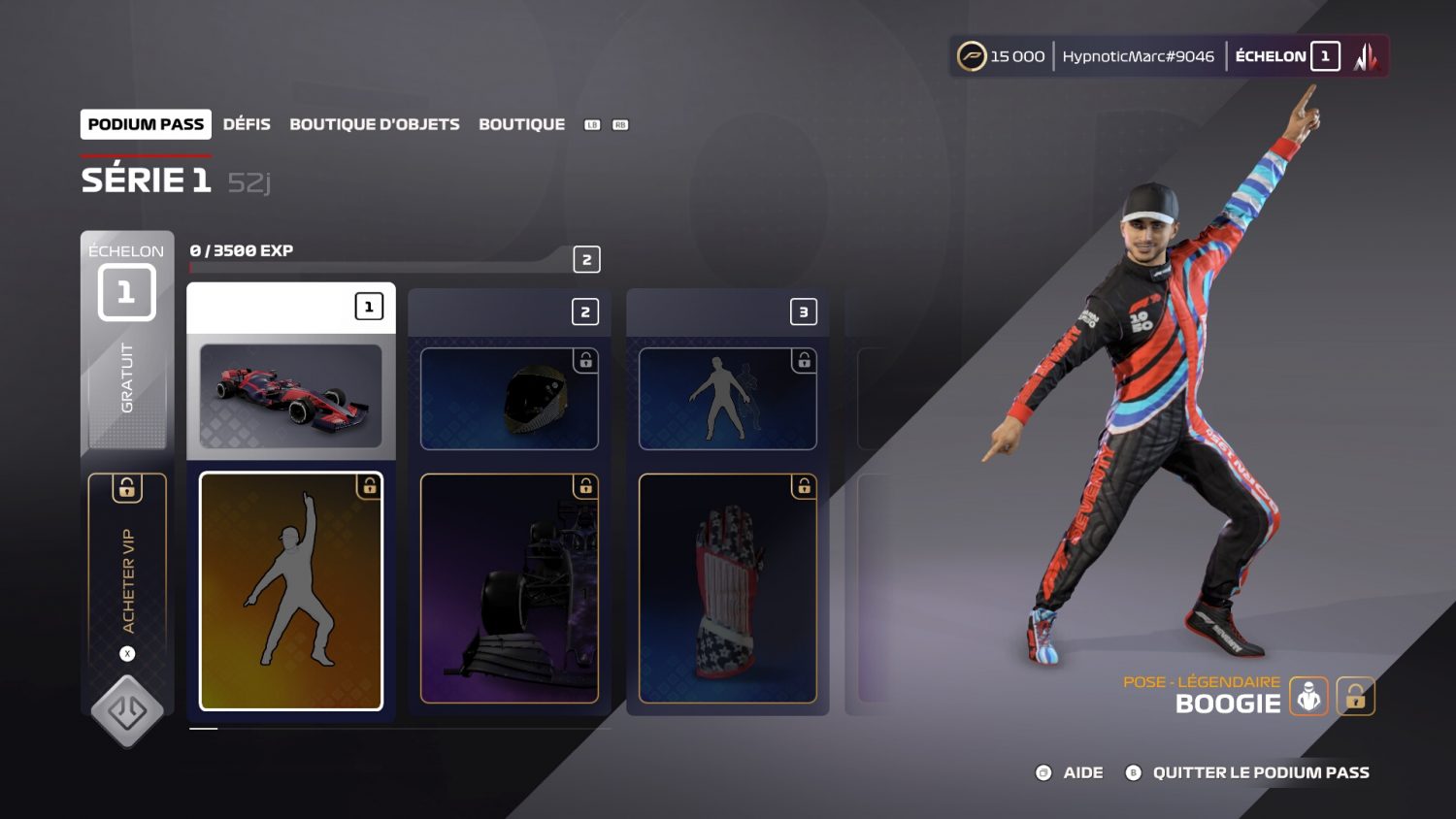This screenshot has height=819, width=1456.
Task: Switch to the Podium Pass tab
Action: (146, 124)
